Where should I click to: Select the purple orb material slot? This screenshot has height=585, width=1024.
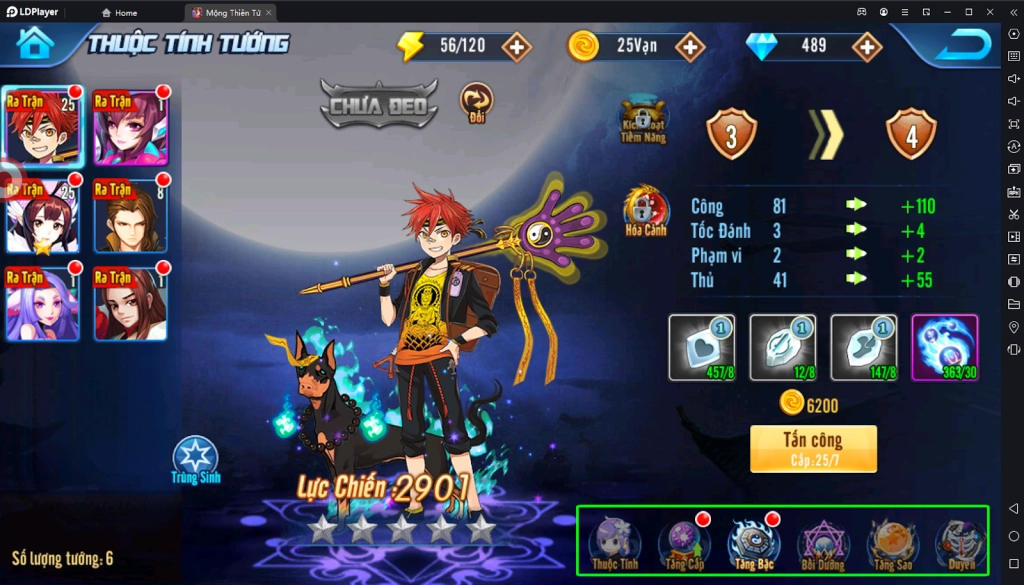(x=945, y=347)
